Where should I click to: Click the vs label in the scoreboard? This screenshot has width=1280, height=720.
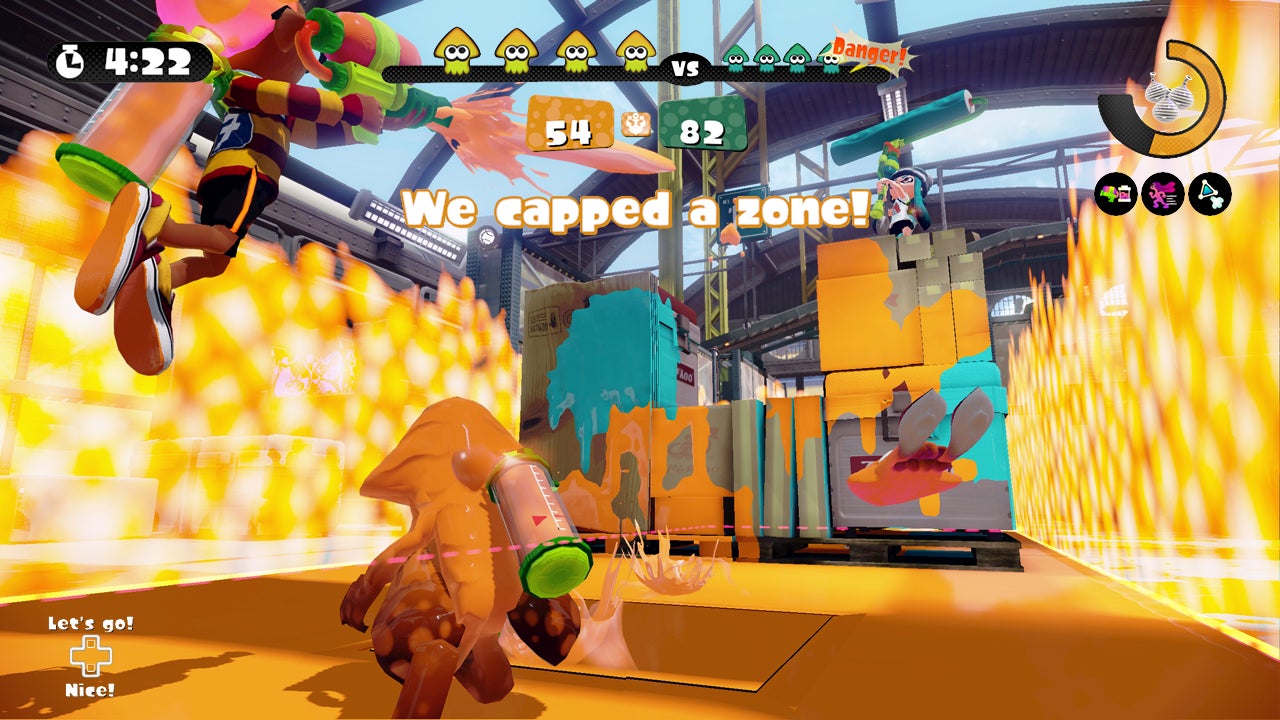(x=684, y=68)
